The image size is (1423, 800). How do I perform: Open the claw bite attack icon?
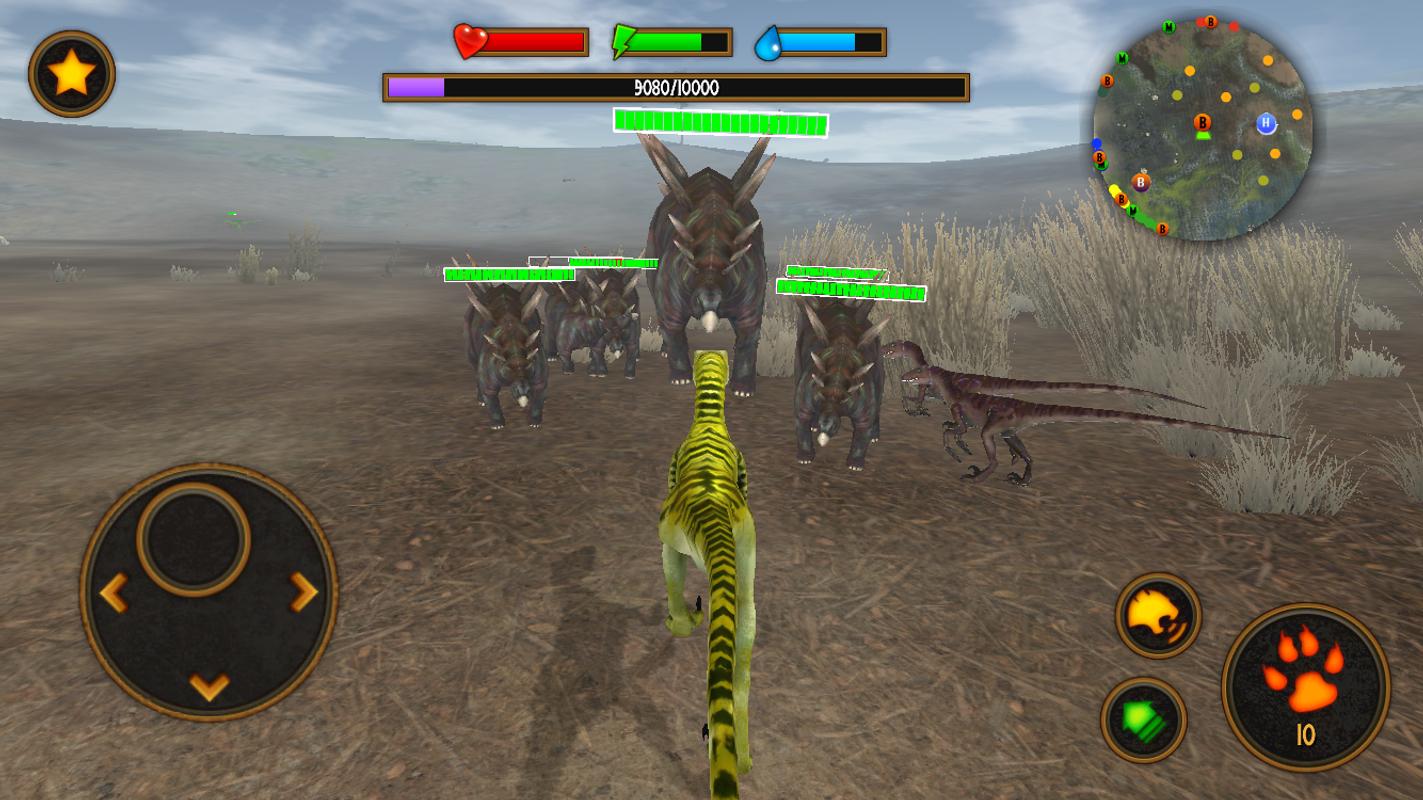pos(1154,615)
